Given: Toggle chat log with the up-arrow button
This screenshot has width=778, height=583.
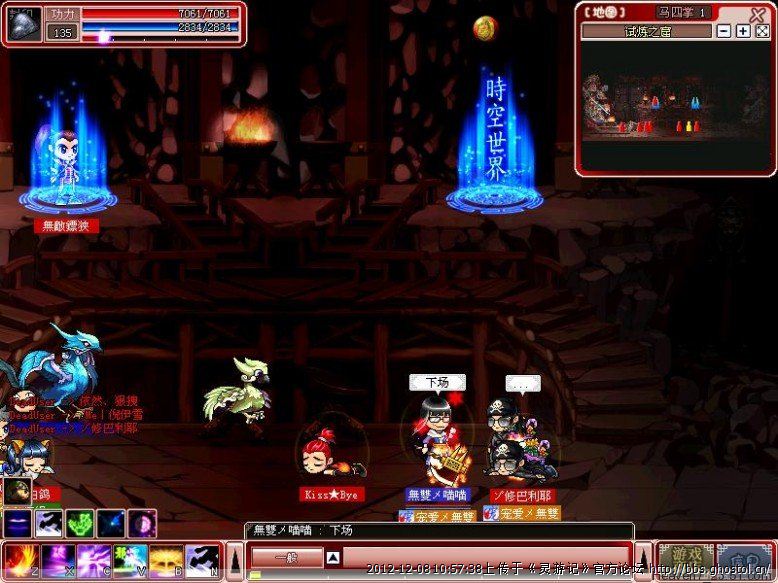Looking at the screenshot, I should click(x=334, y=558).
